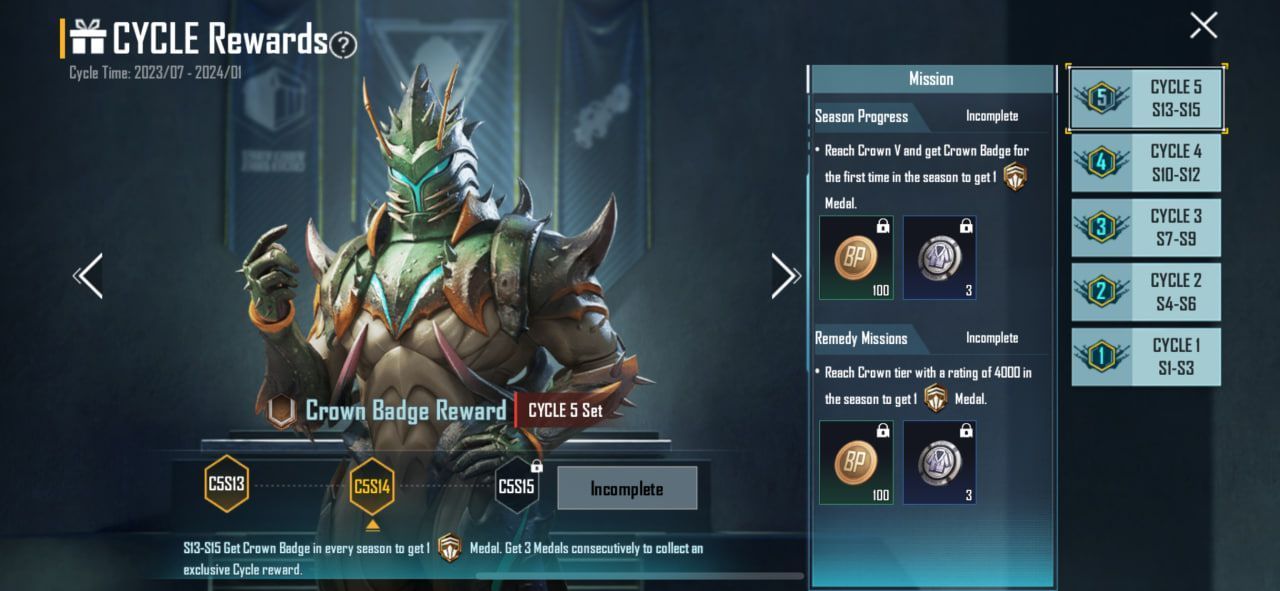Close the Cycle Rewards screen
Screen dimensions: 1280x591
pos(1203,26)
